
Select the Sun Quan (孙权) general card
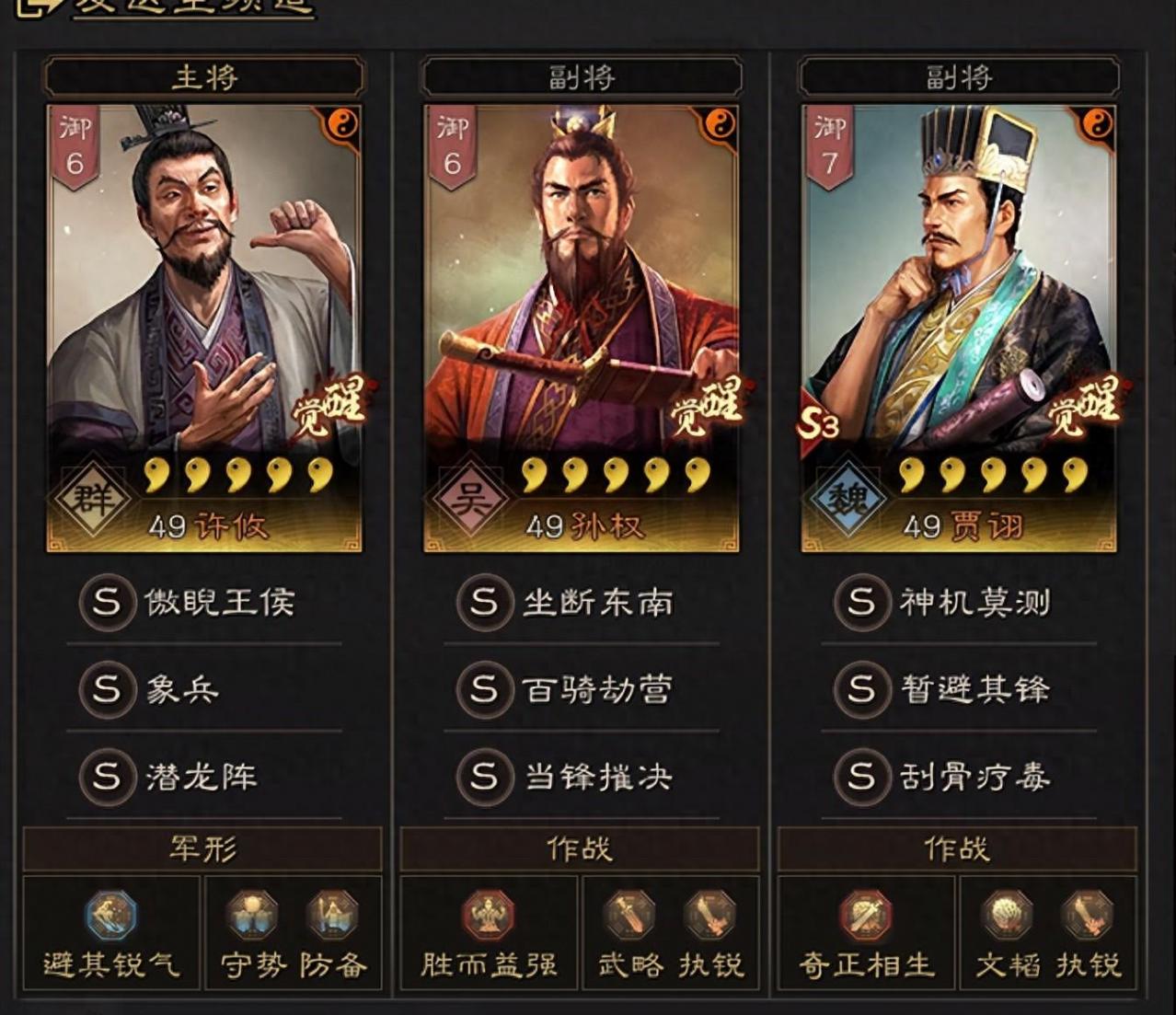(581, 327)
